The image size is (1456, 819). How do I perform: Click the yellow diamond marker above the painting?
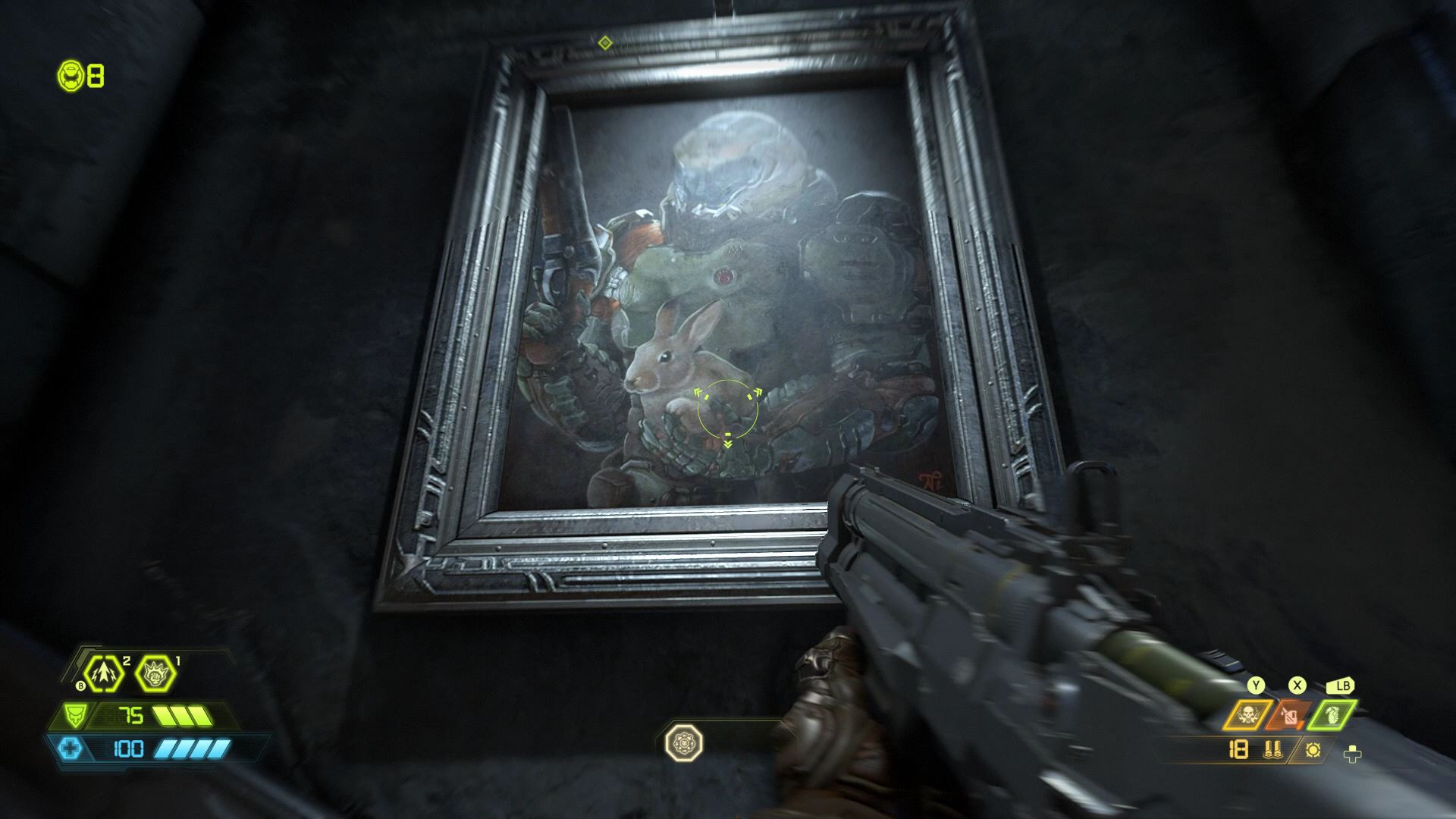pyautogui.click(x=604, y=44)
